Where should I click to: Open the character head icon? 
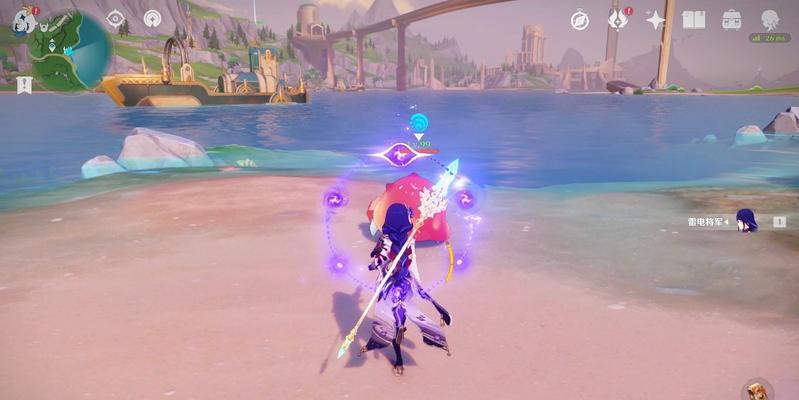(x=770, y=20)
